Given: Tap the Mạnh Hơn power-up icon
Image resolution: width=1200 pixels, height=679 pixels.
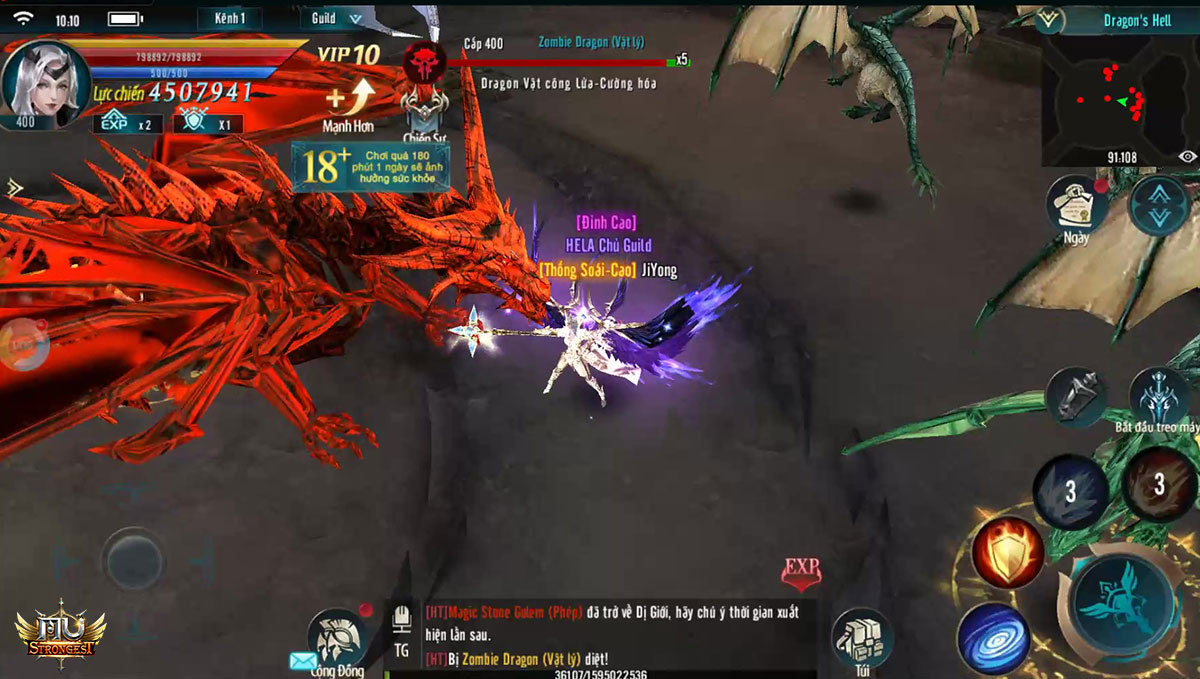Looking at the screenshot, I should coord(349,100).
